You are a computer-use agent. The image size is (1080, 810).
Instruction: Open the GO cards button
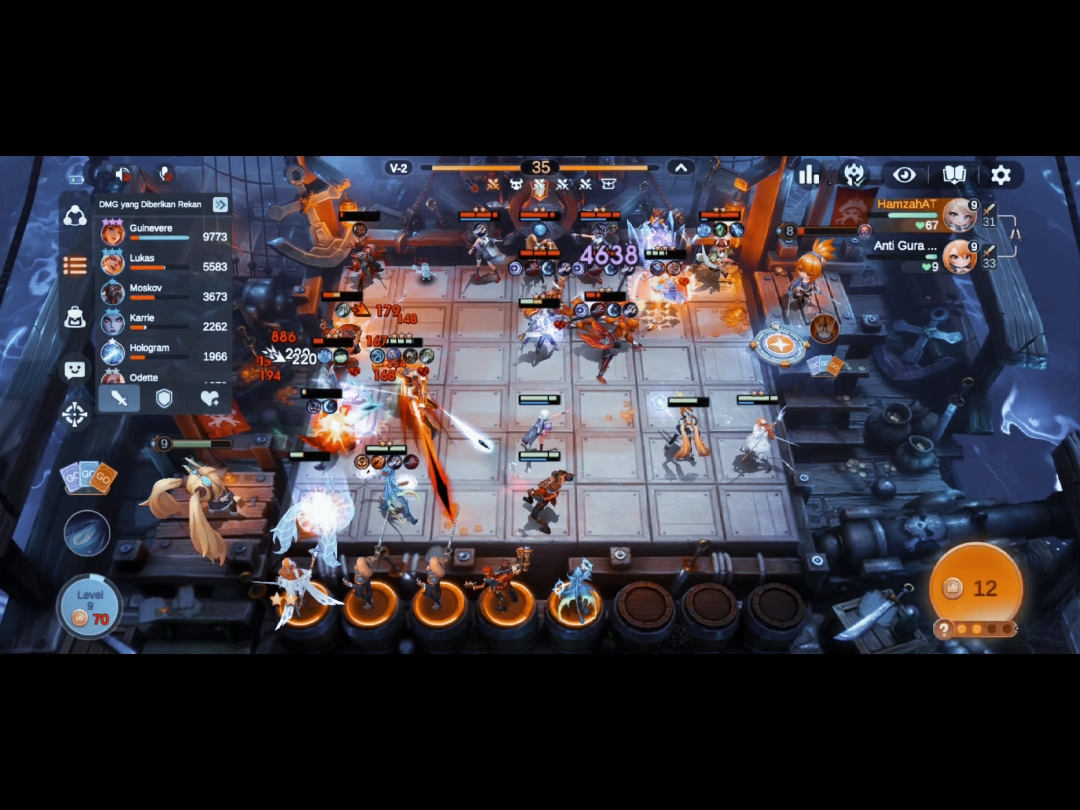click(88, 477)
